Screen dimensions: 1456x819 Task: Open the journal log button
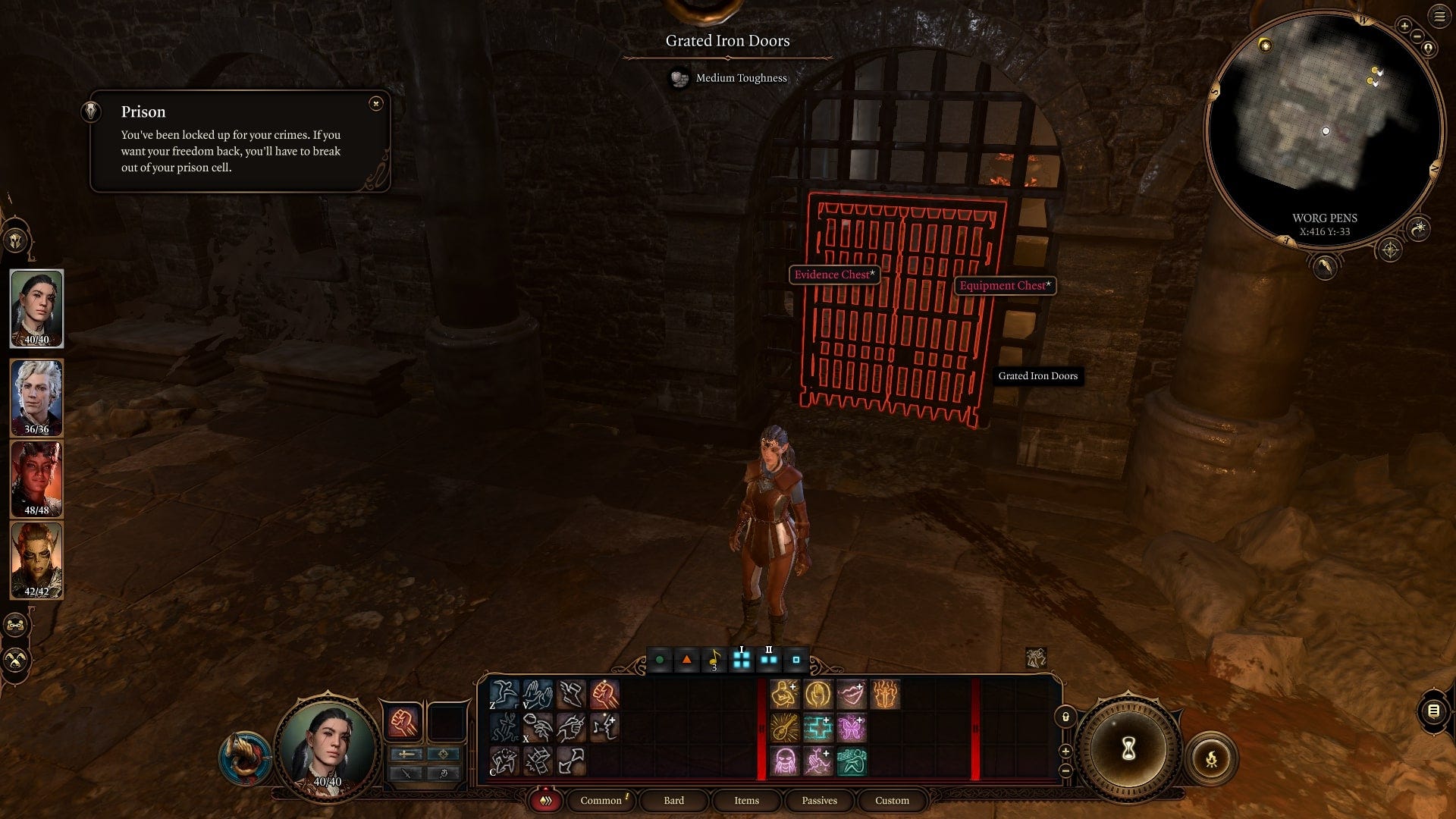(1433, 711)
